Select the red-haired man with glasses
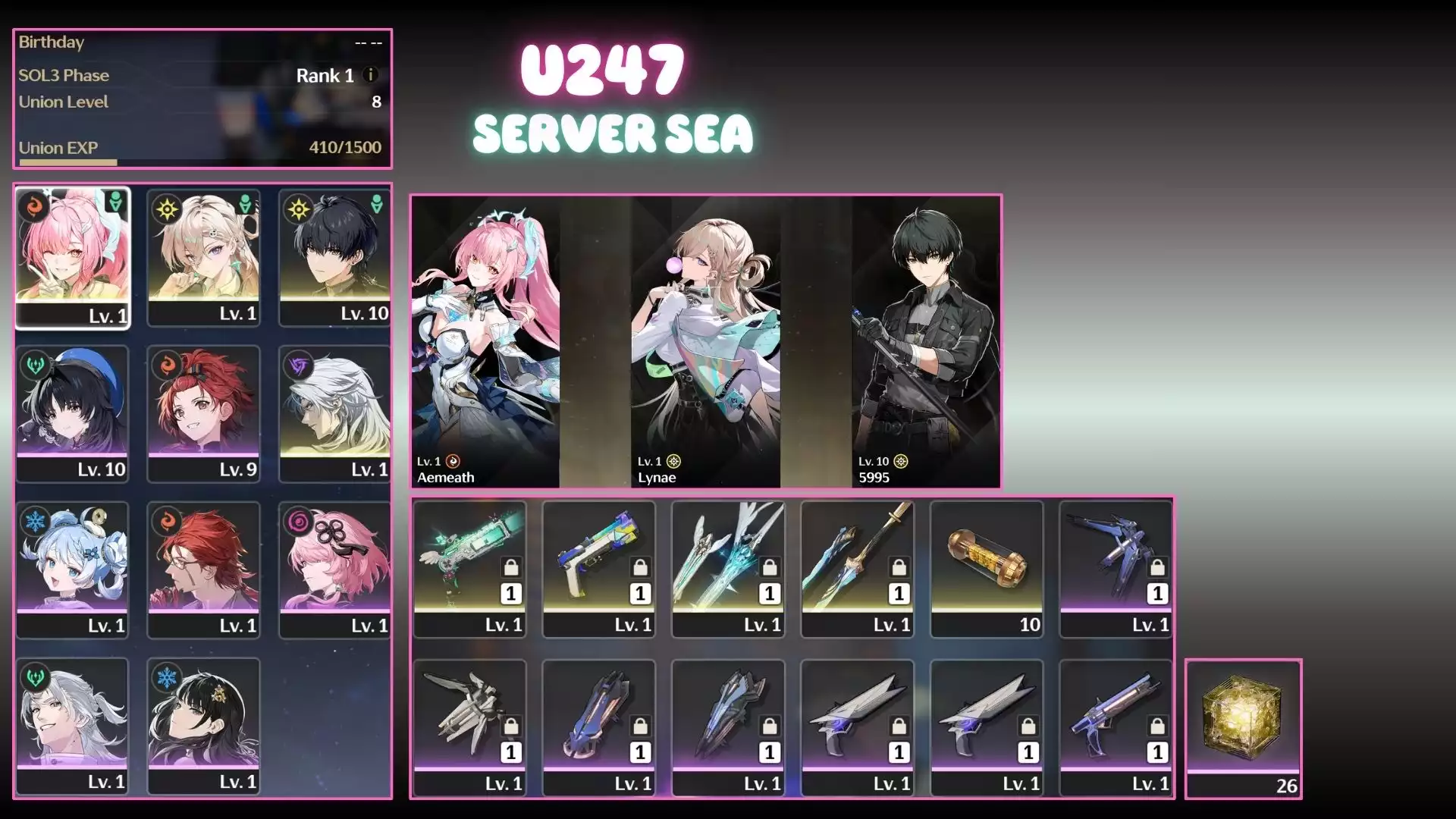The width and height of the screenshot is (1456, 819). tap(203, 570)
